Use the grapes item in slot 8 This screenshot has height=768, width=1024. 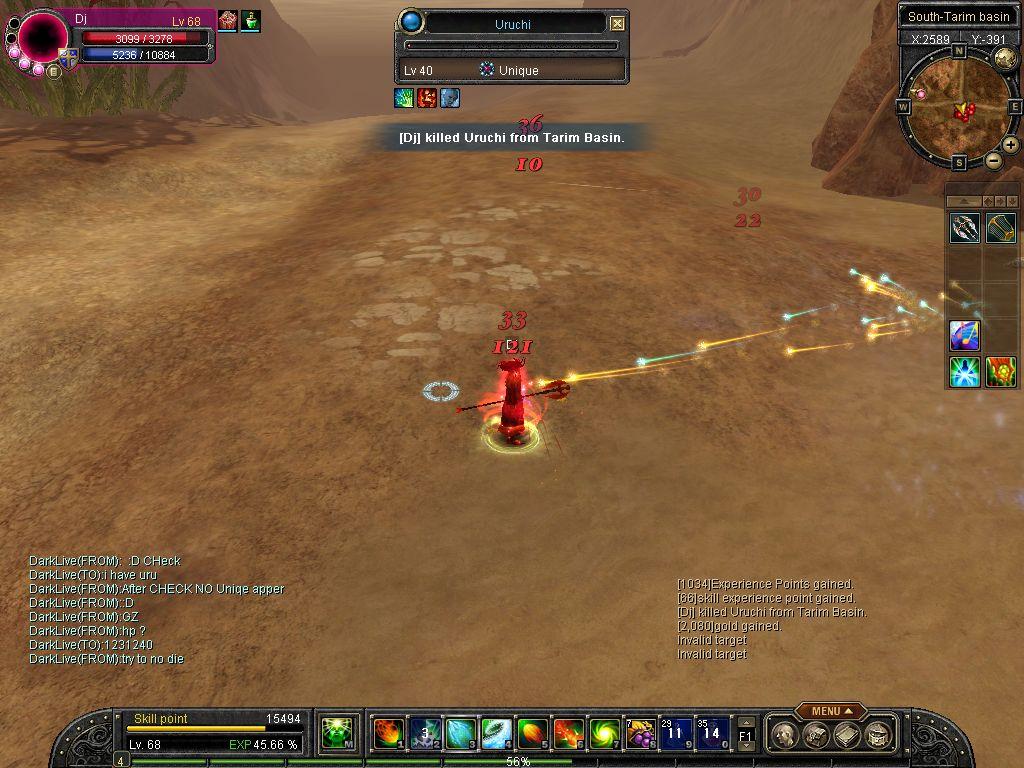pos(639,734)
